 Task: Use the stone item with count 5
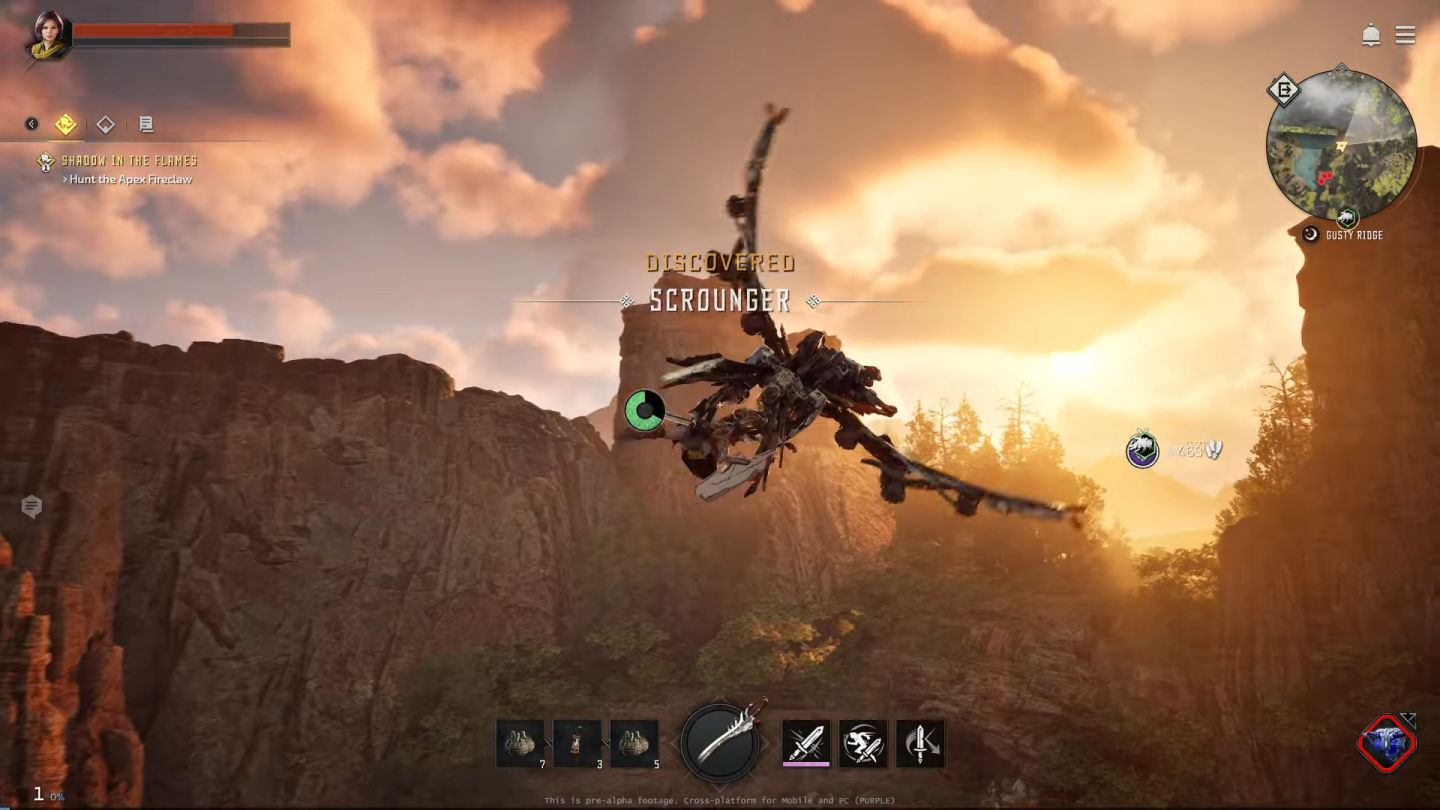634,744
